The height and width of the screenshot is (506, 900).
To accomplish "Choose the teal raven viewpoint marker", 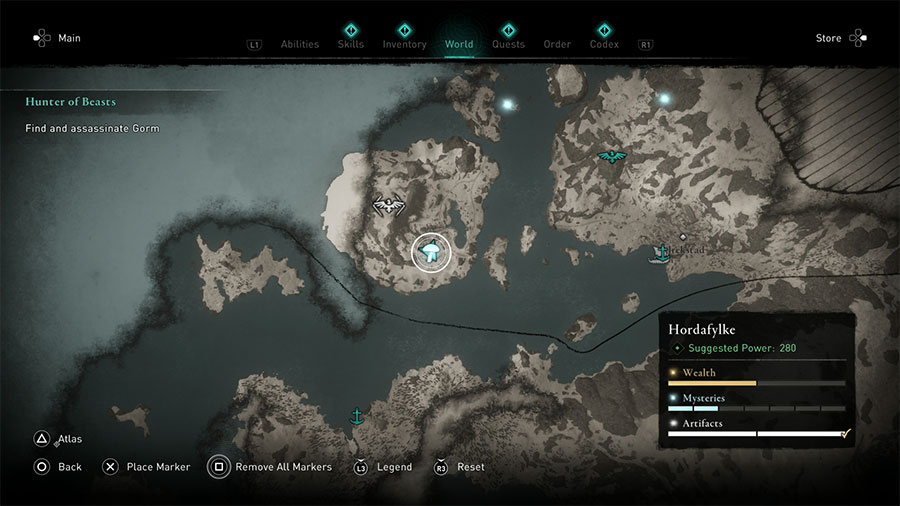I will pyautogui.click(x=611, y=156).
